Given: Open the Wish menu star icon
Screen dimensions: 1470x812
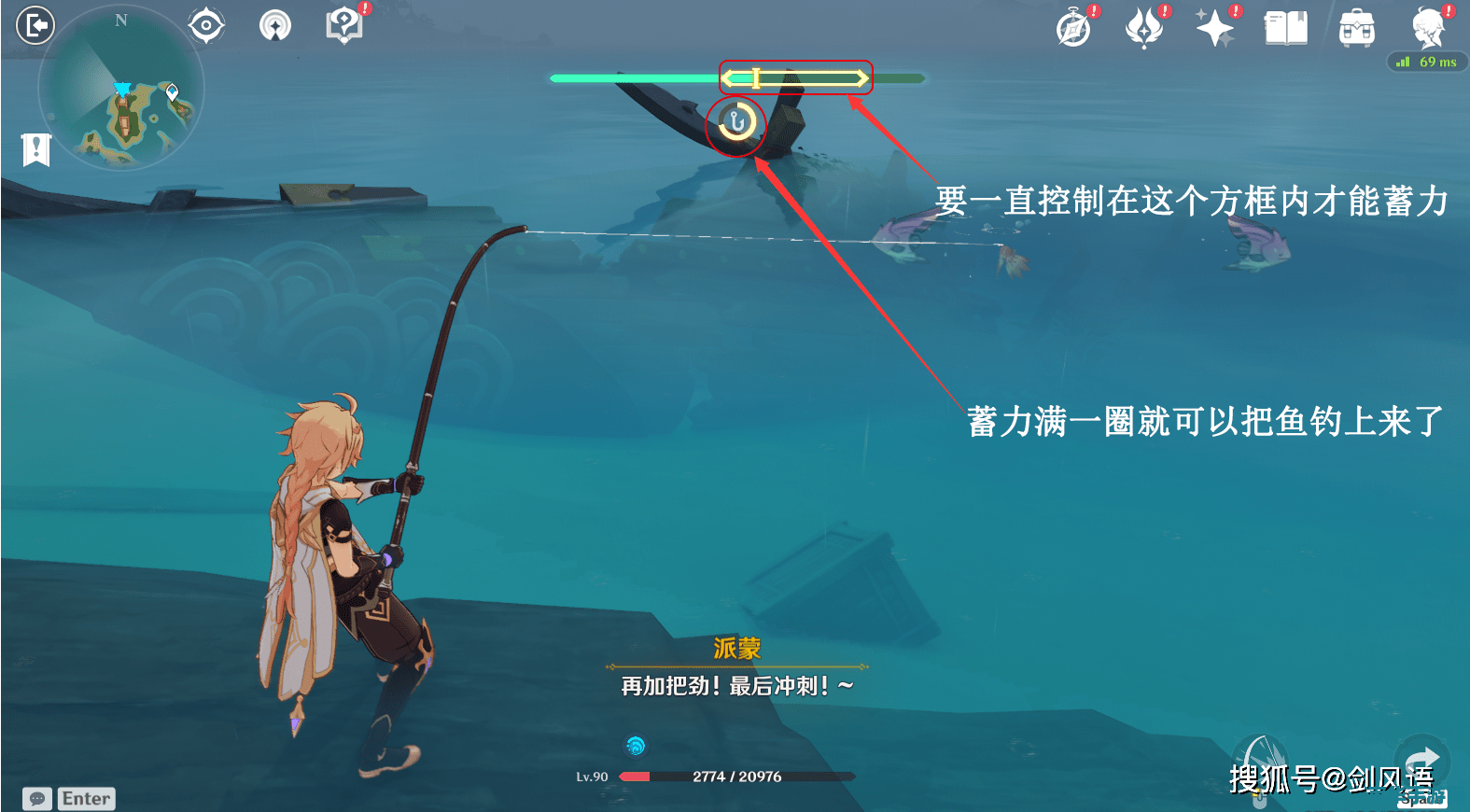Looking at the screenshot, I should point(1214,28).
